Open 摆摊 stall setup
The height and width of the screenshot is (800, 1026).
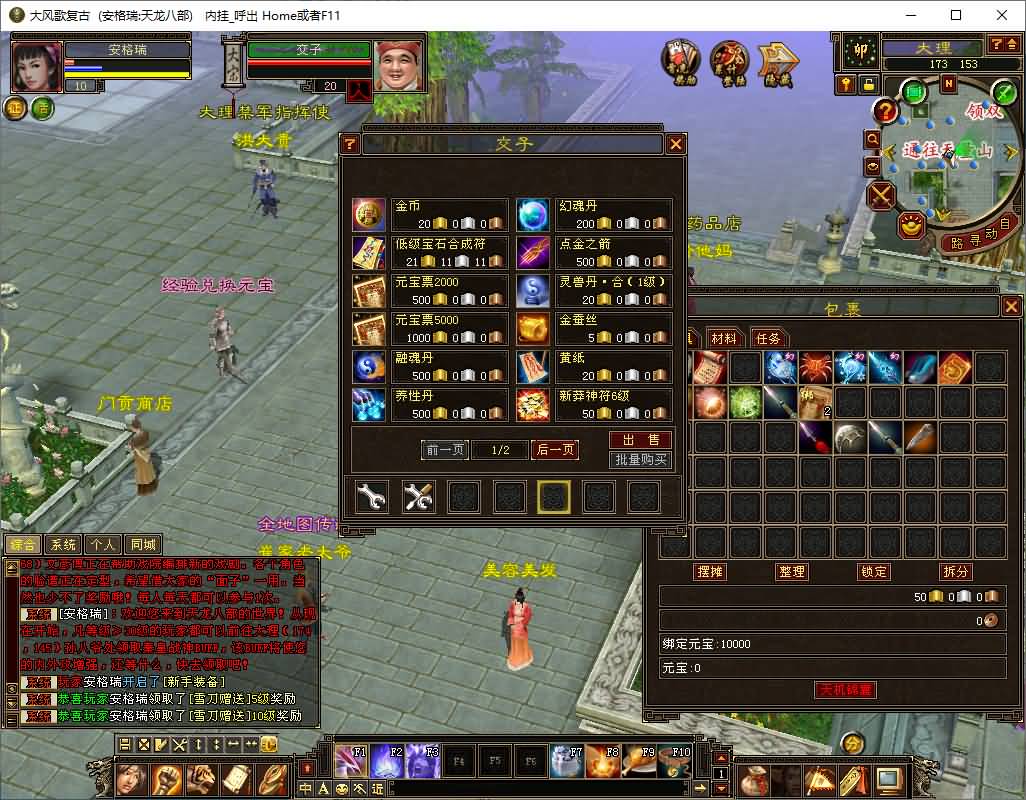tap(709, 571)
